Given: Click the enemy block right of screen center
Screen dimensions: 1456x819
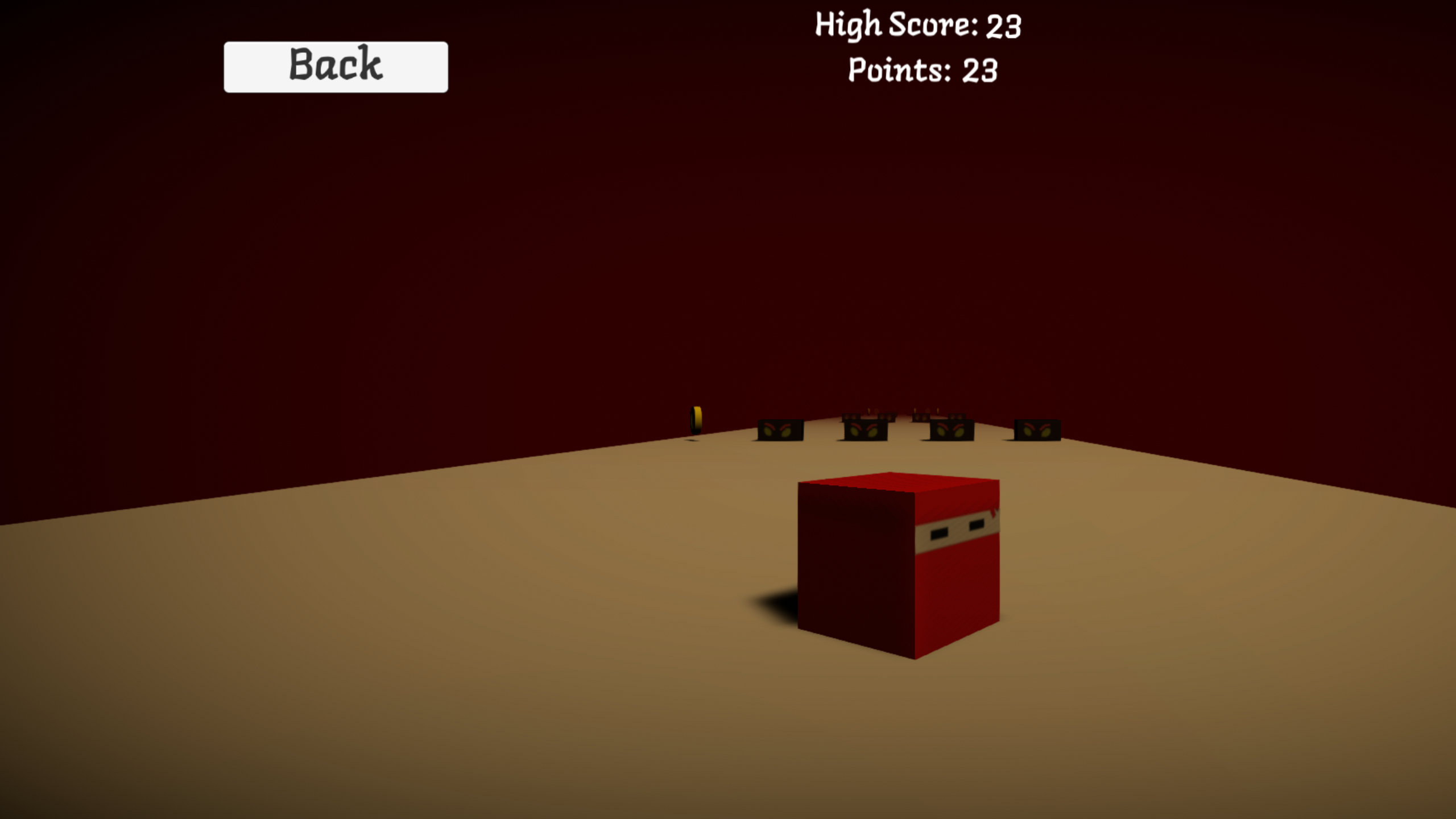Looking at the screenshot, I should pos(952,431).
